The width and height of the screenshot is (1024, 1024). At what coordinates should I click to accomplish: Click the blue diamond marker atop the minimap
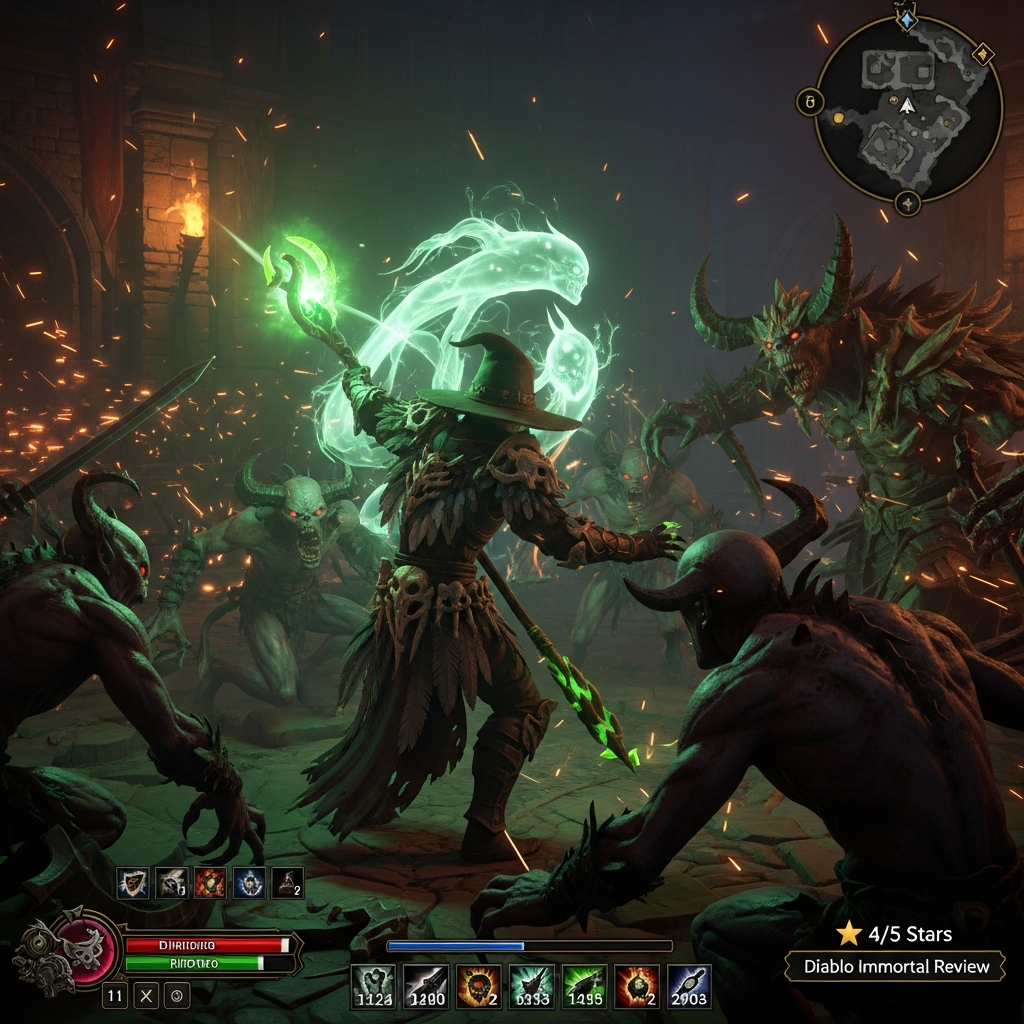[907, 19]
